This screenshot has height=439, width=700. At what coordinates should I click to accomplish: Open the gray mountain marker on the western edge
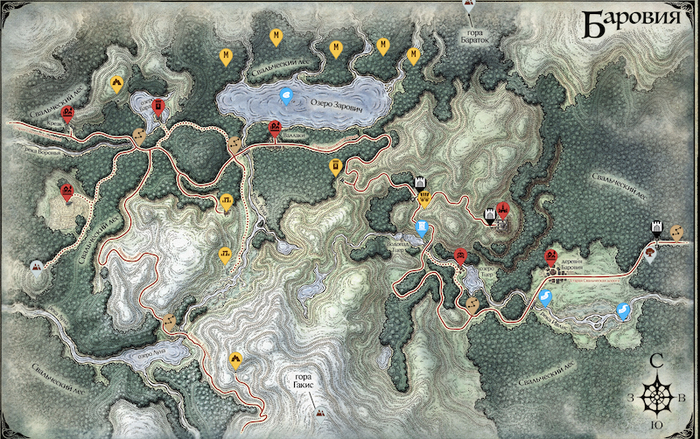pos(36,266)
